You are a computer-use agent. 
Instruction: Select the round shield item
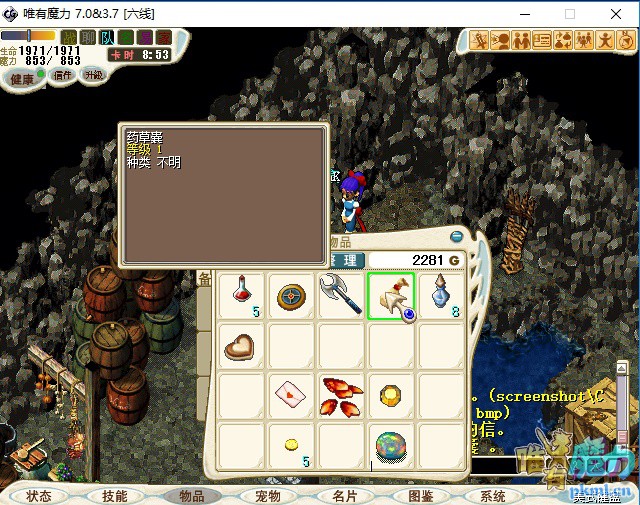(292, 296)
